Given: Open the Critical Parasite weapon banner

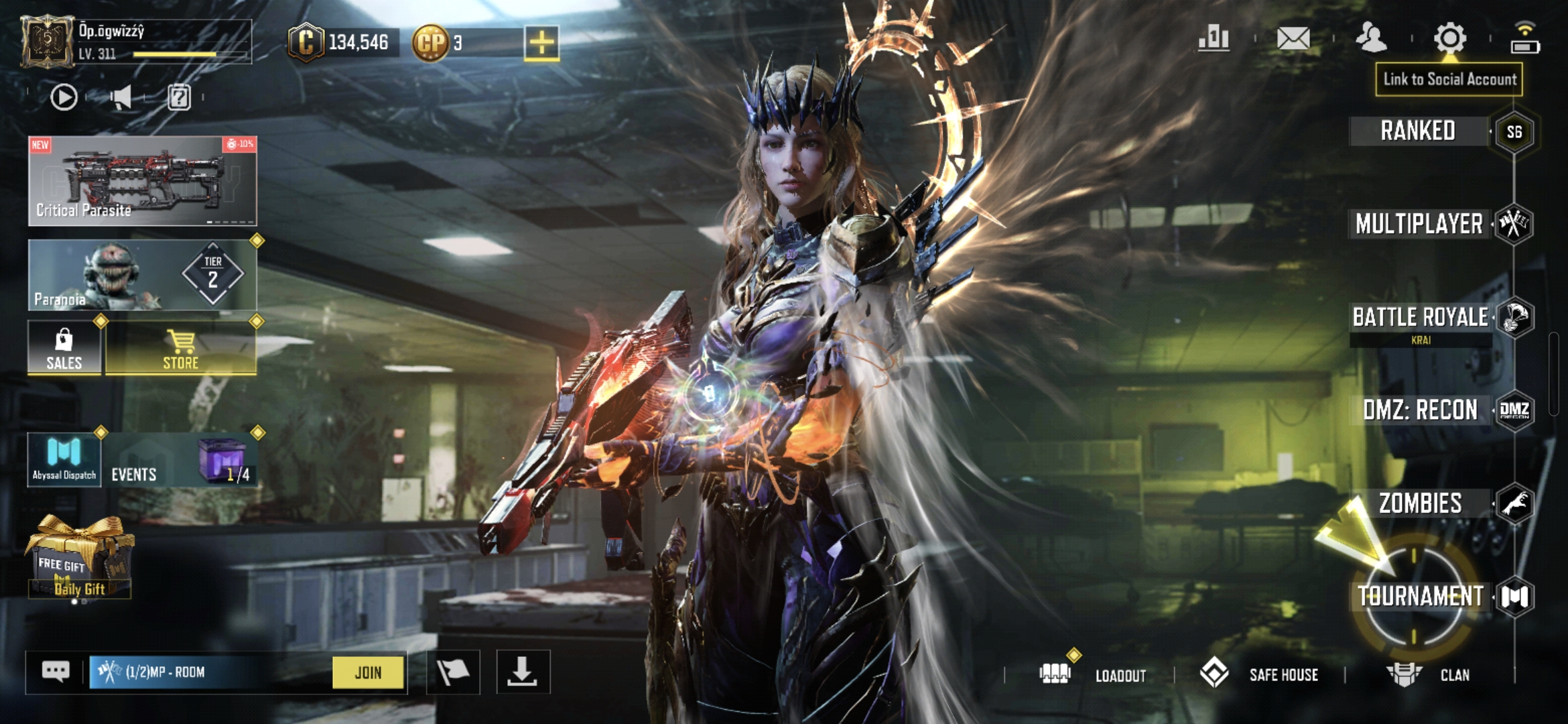Looking at the screenshot, I should [142, 180].
